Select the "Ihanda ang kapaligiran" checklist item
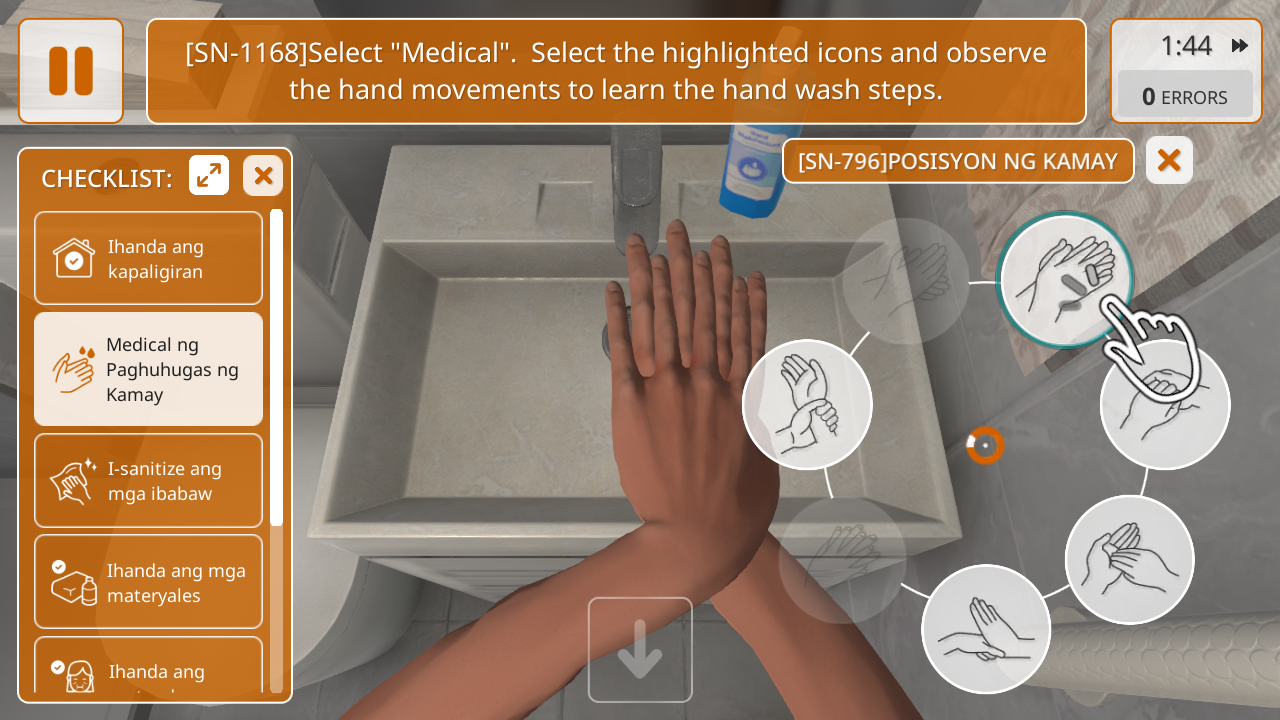Image resolution: width=1280 pixels, height=720 pixels. 148,258
